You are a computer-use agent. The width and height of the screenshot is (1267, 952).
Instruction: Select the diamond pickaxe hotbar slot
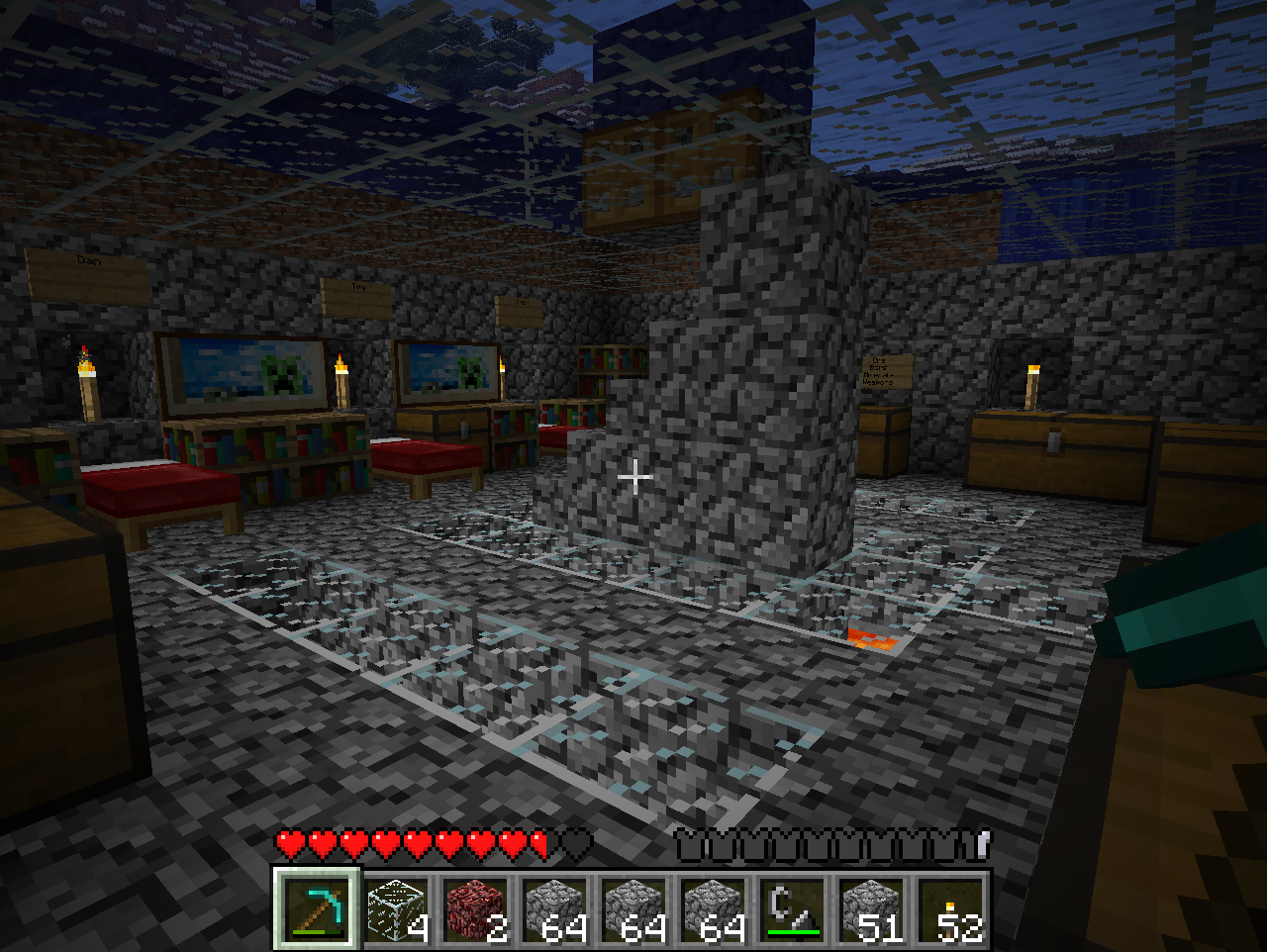317,908
